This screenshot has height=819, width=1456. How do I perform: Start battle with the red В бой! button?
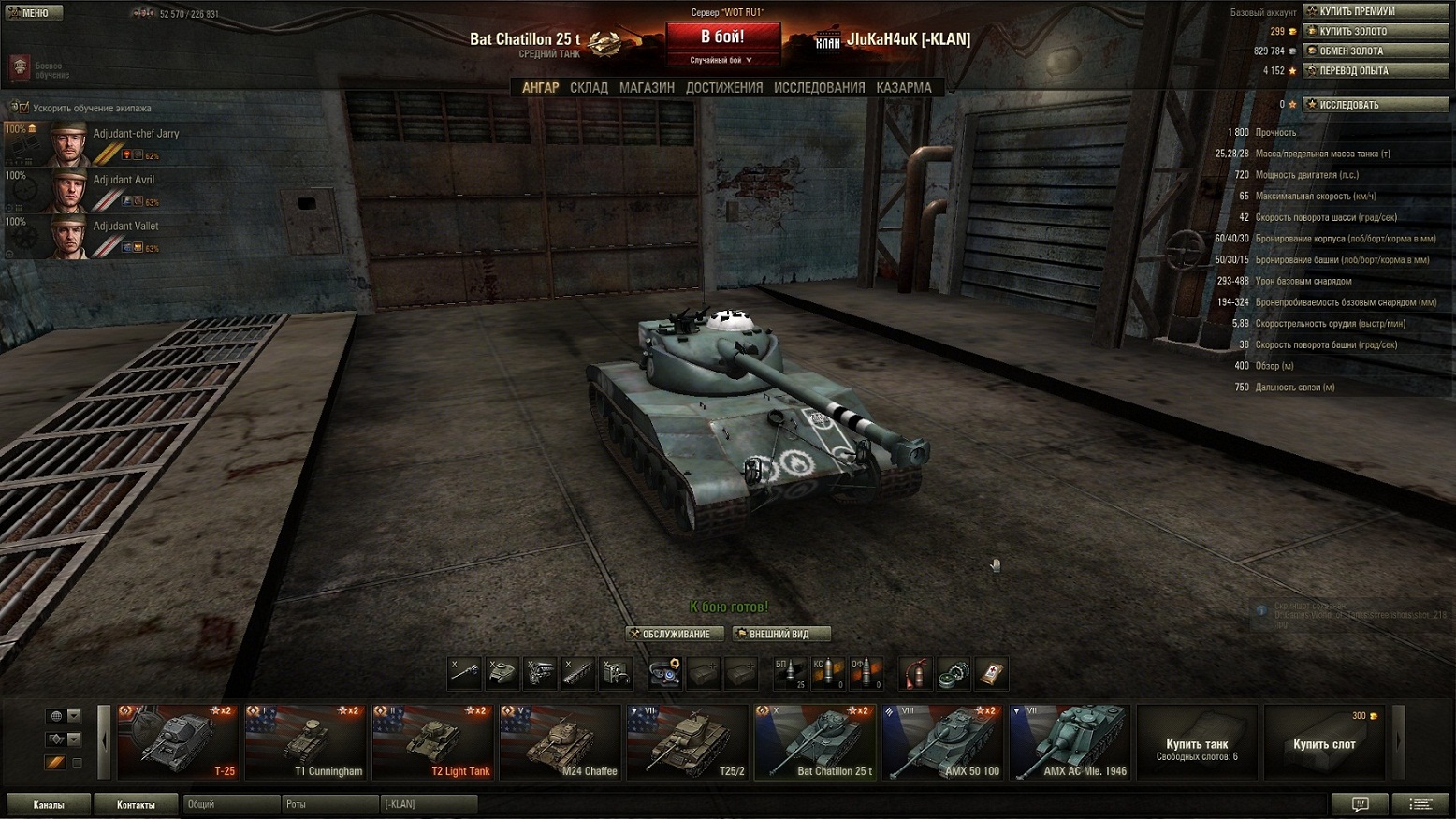pyautogui.click(x=722, y=37)
